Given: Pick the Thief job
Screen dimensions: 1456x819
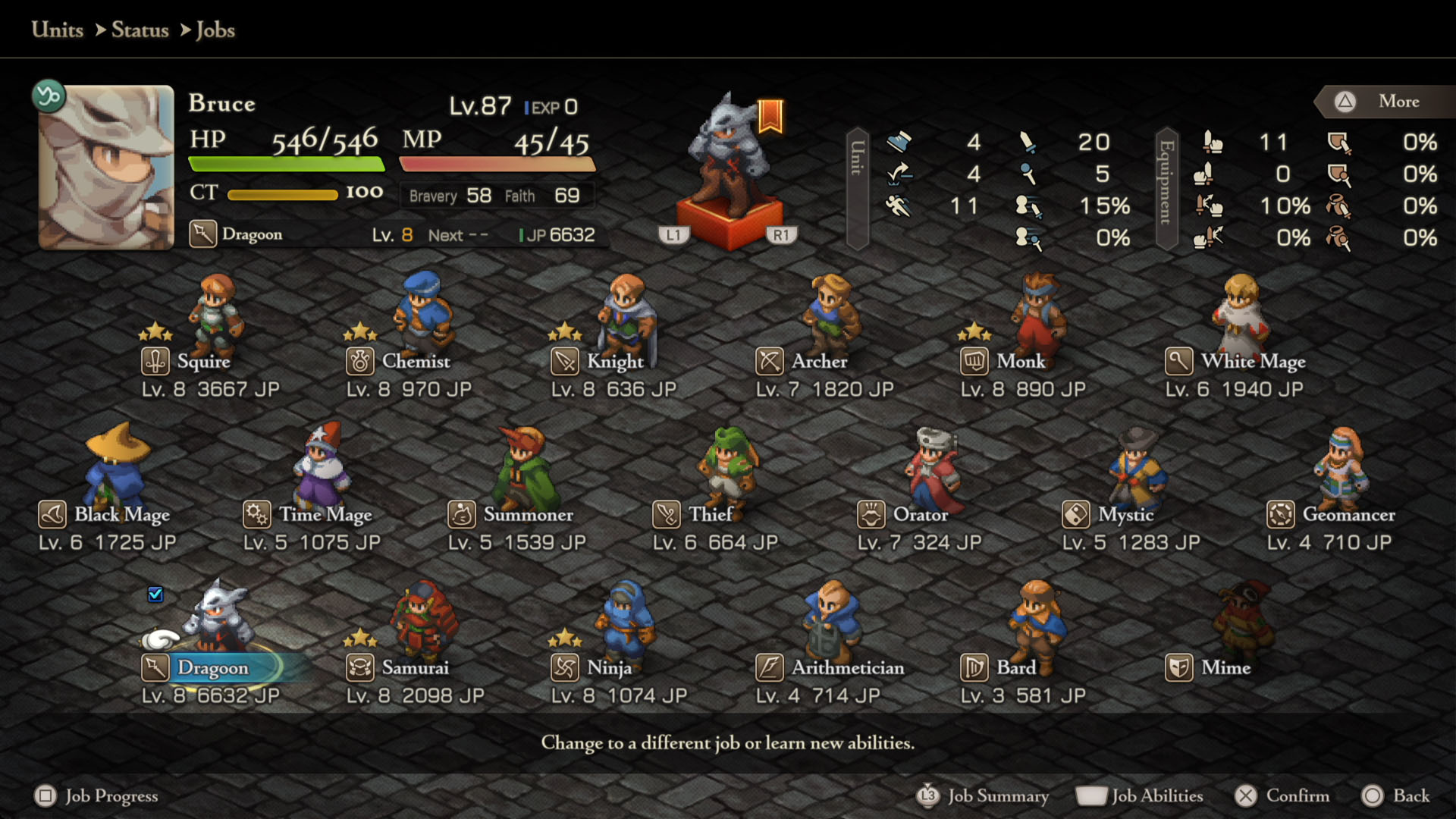Looking at the screenshot, I should coord(710,515).
